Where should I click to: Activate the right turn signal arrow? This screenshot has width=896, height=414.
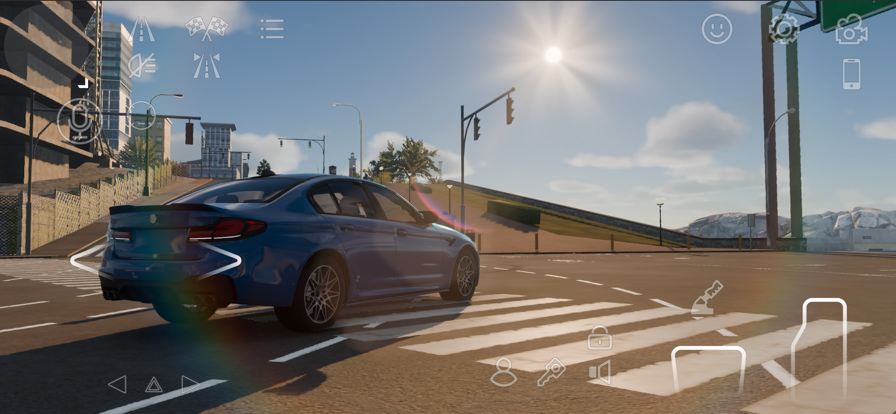coord(189,384)
